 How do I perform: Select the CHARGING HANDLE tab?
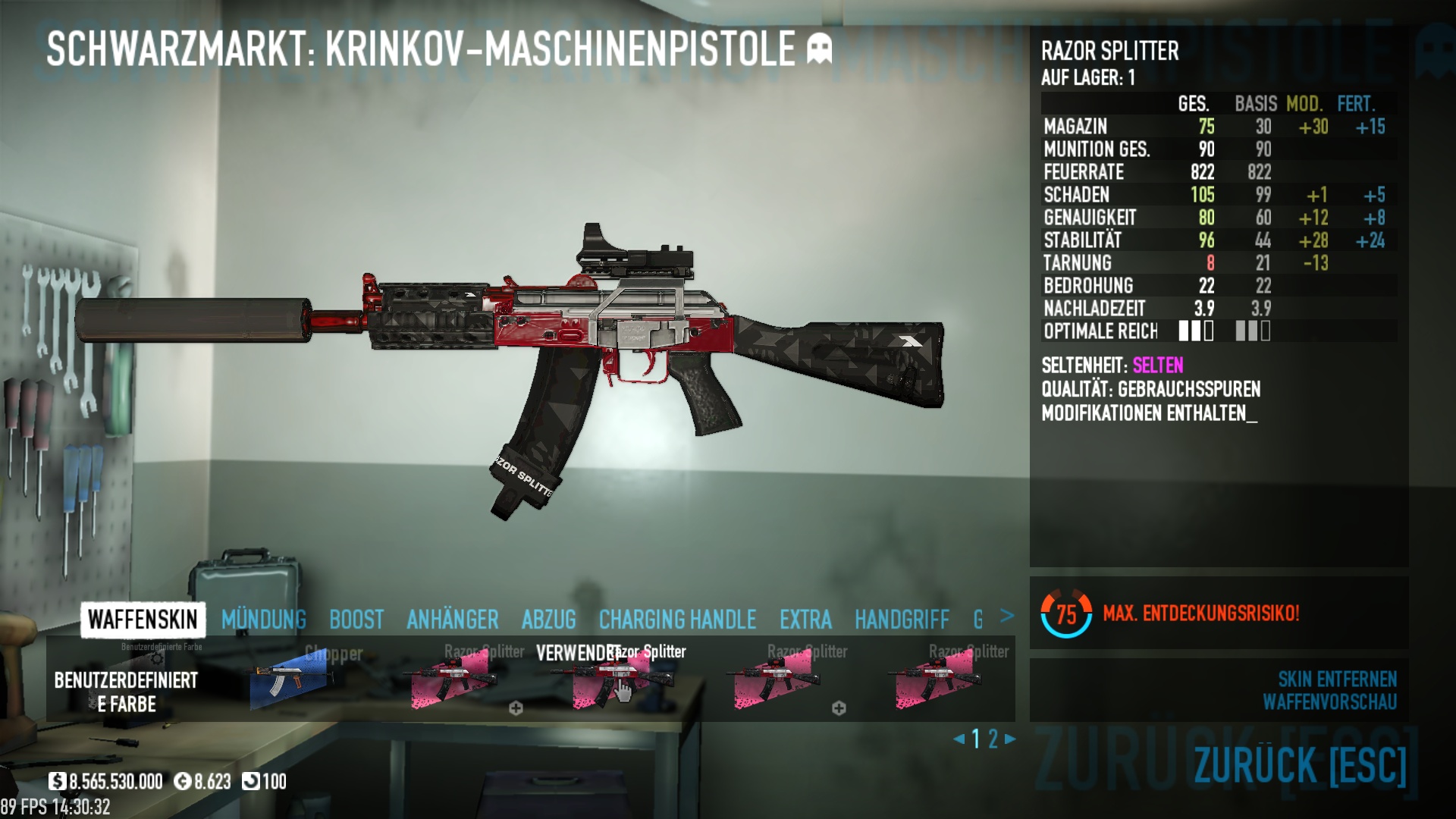[x=677, y=620]
